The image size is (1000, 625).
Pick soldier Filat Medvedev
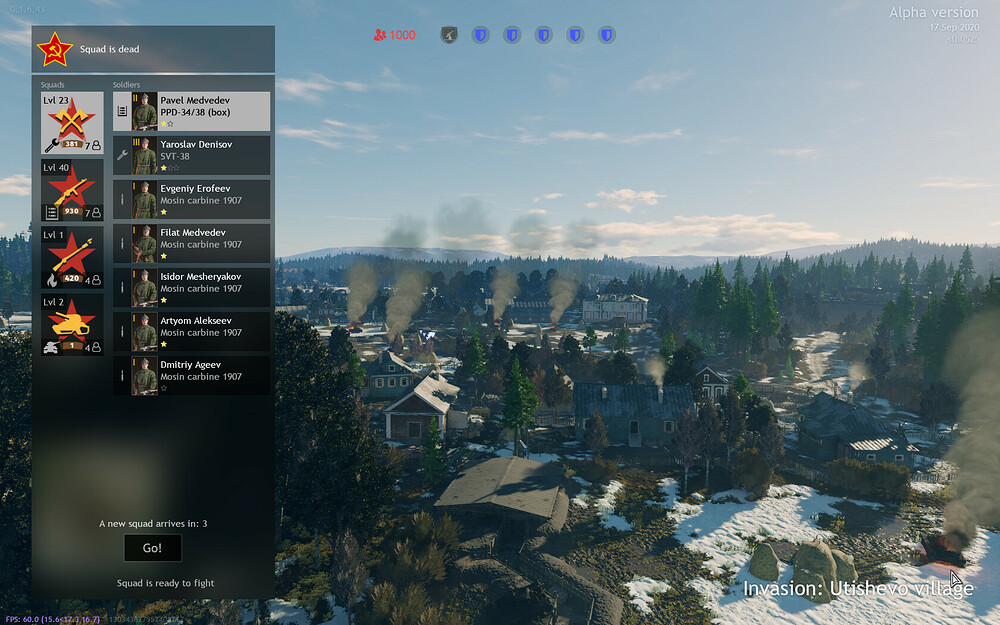tap(192, 243)
